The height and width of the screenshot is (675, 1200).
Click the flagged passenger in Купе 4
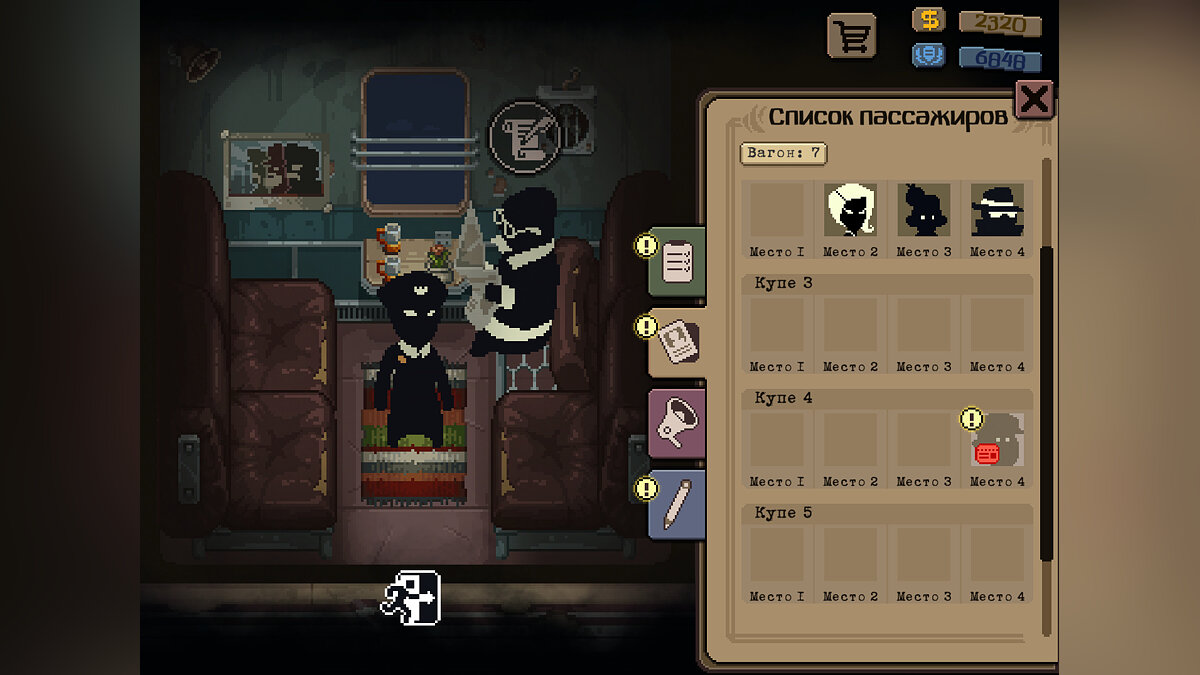point(997,440)
